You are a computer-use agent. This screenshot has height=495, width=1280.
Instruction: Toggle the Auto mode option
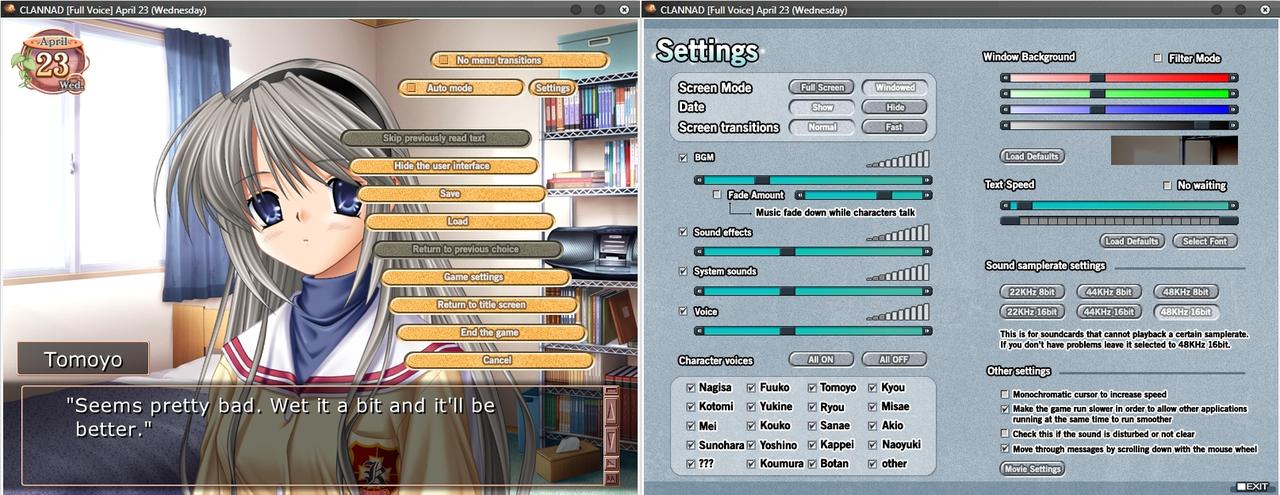(410, 88)
